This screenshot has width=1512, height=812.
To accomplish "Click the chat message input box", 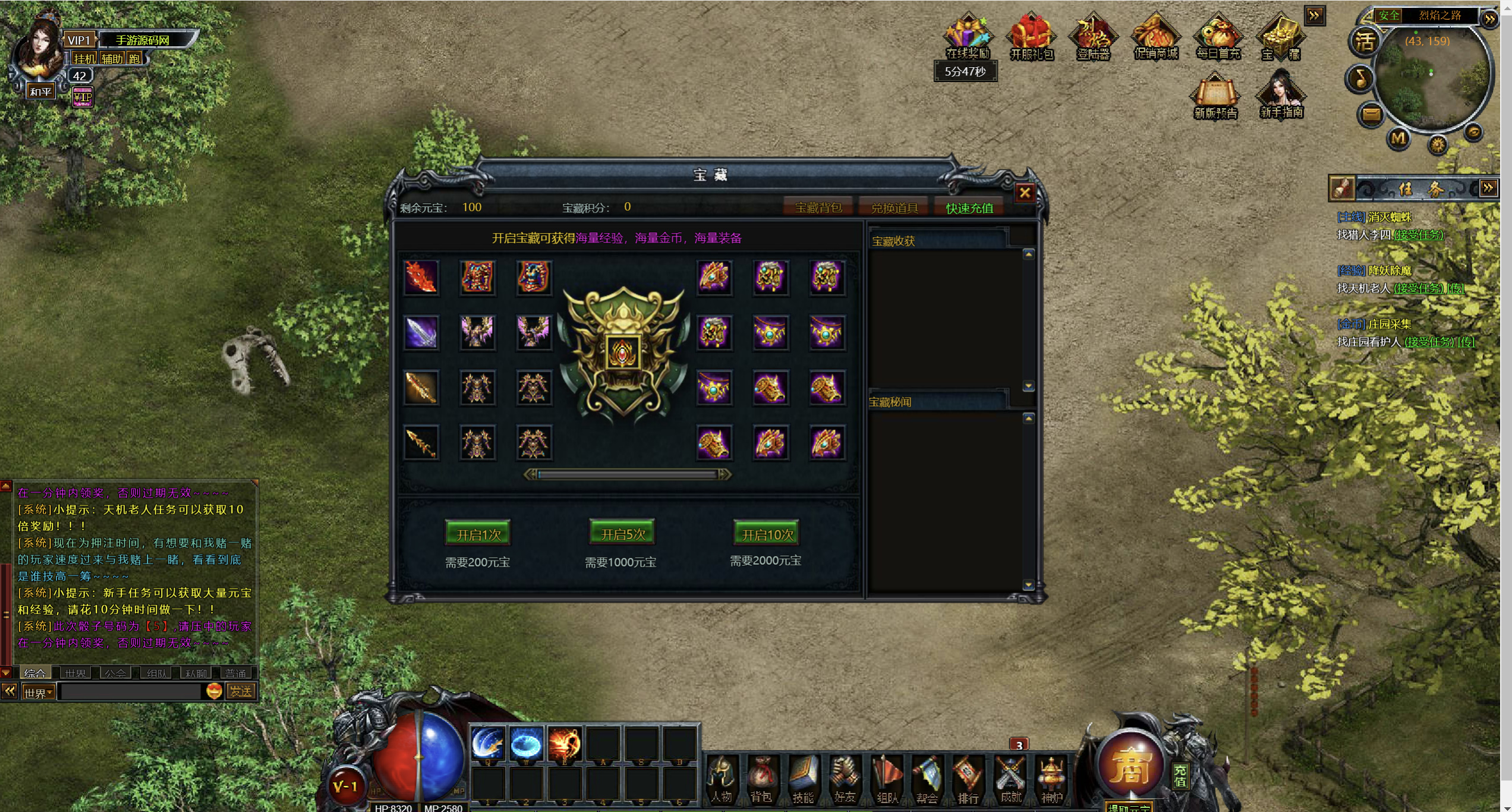I will point(131,691).
